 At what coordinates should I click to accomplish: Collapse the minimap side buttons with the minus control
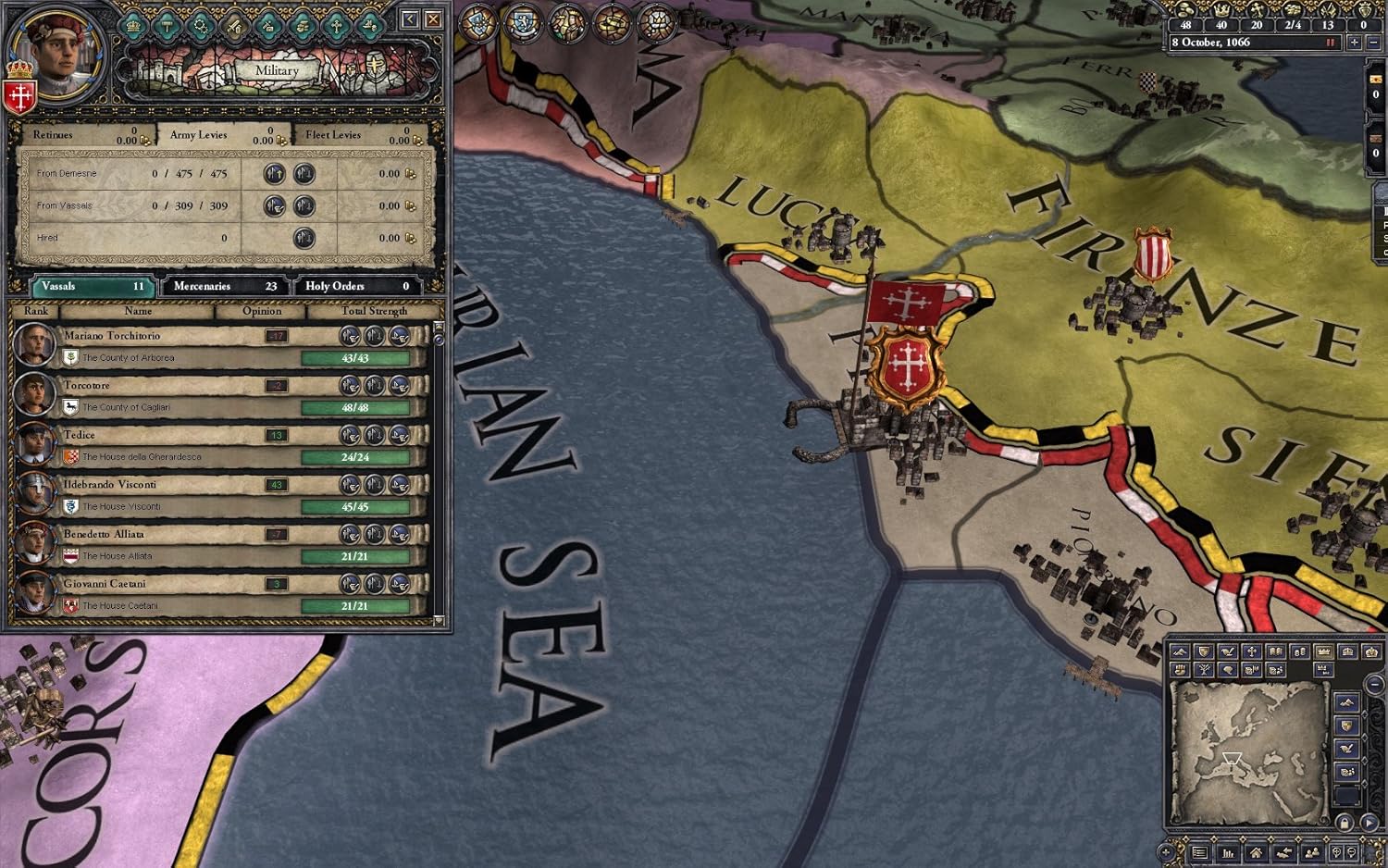coord(1373,684)
